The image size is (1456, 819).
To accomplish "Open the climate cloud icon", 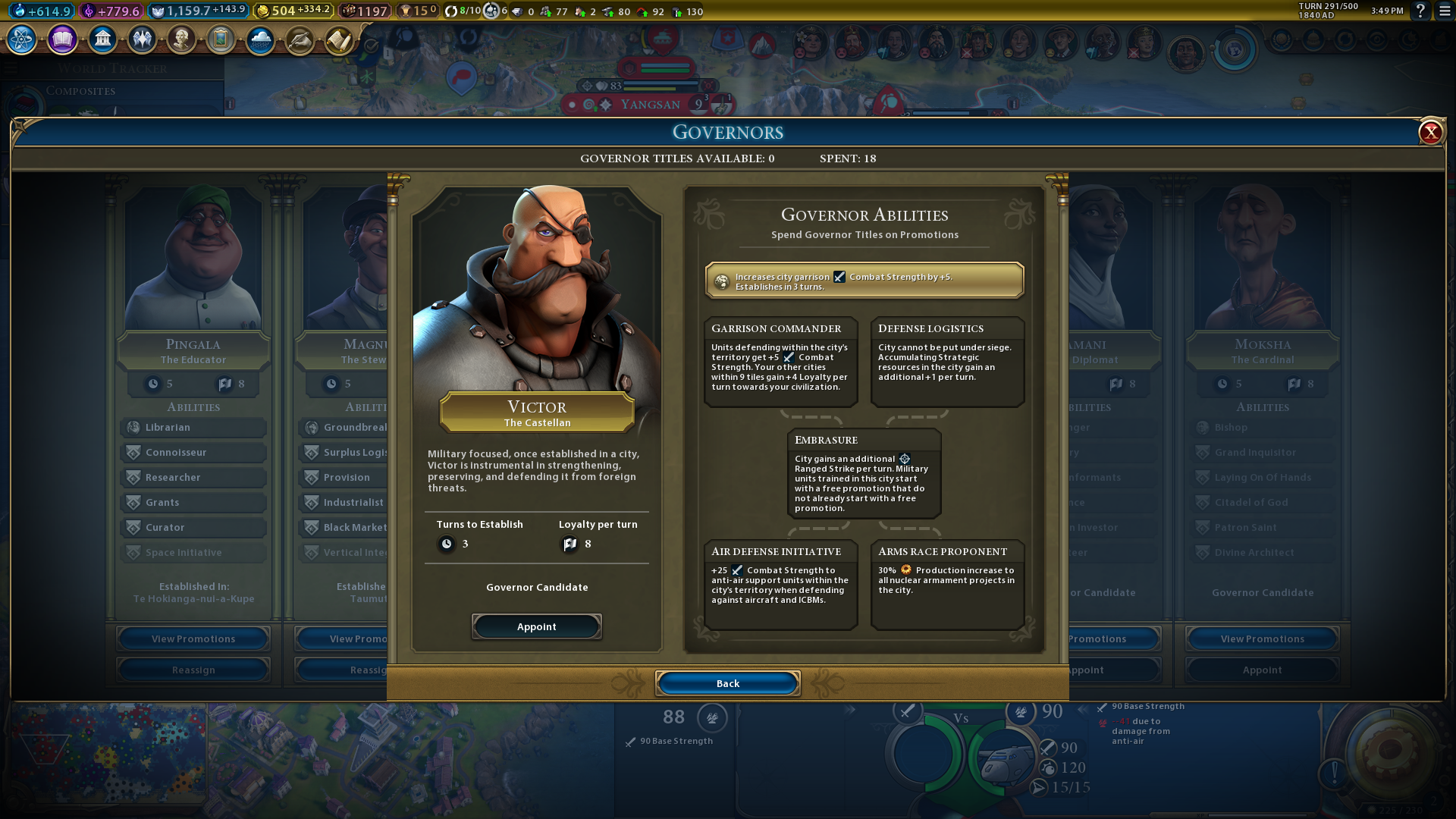I will pos(260,39).
